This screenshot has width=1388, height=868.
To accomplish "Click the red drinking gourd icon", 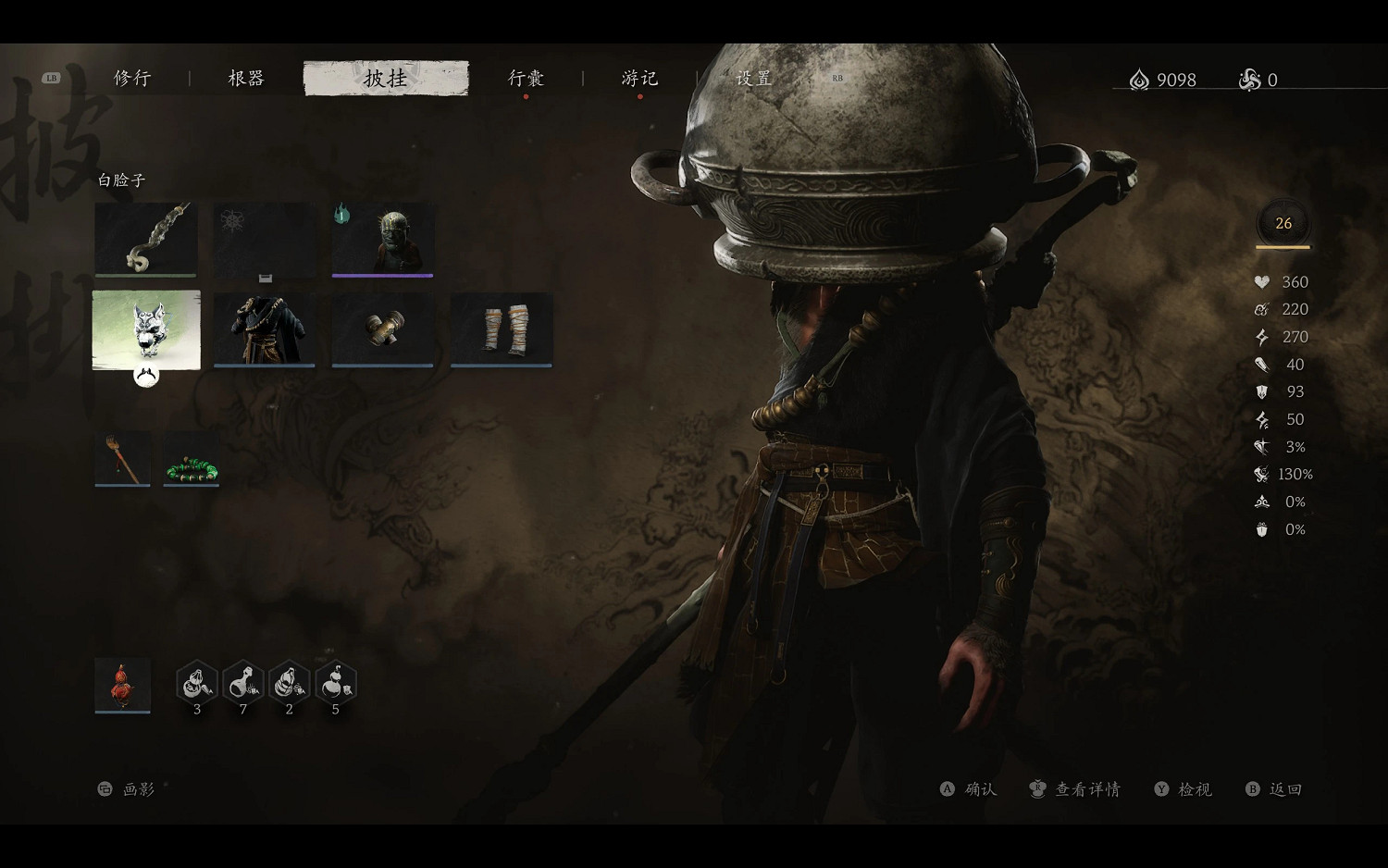I will [x=122, y=684].
